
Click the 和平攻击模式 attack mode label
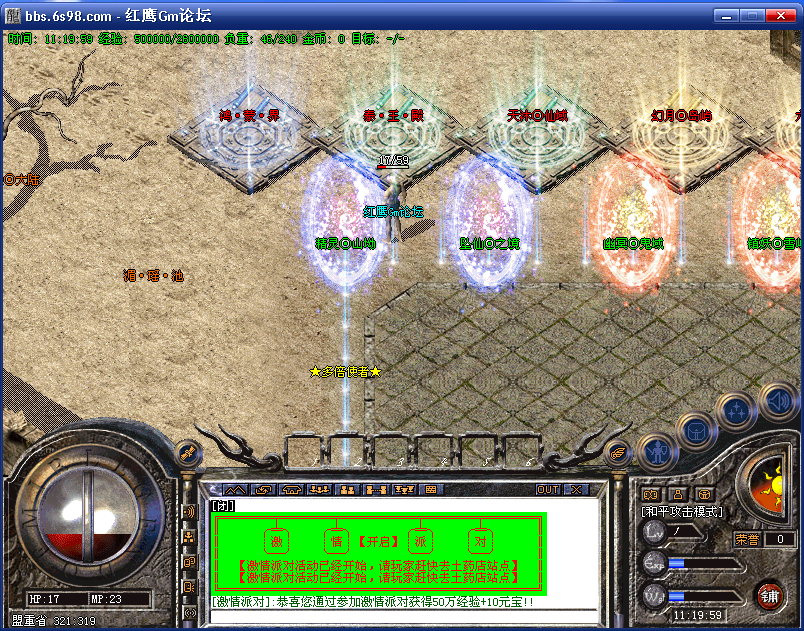click(x=682, y=511)
